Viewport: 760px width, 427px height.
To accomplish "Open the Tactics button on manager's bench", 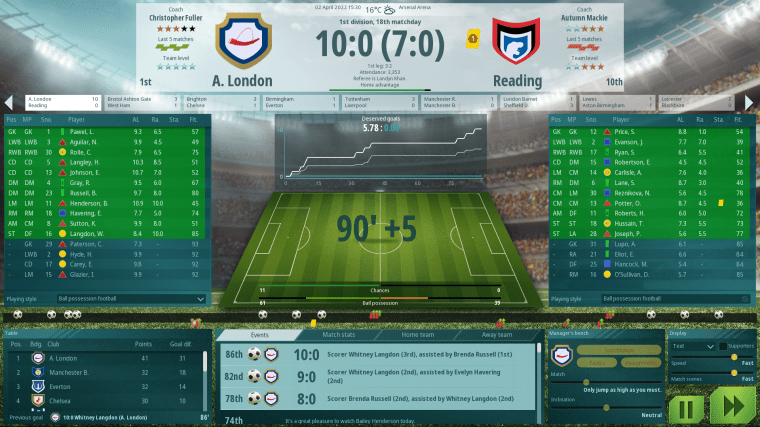I will point(598,362).
